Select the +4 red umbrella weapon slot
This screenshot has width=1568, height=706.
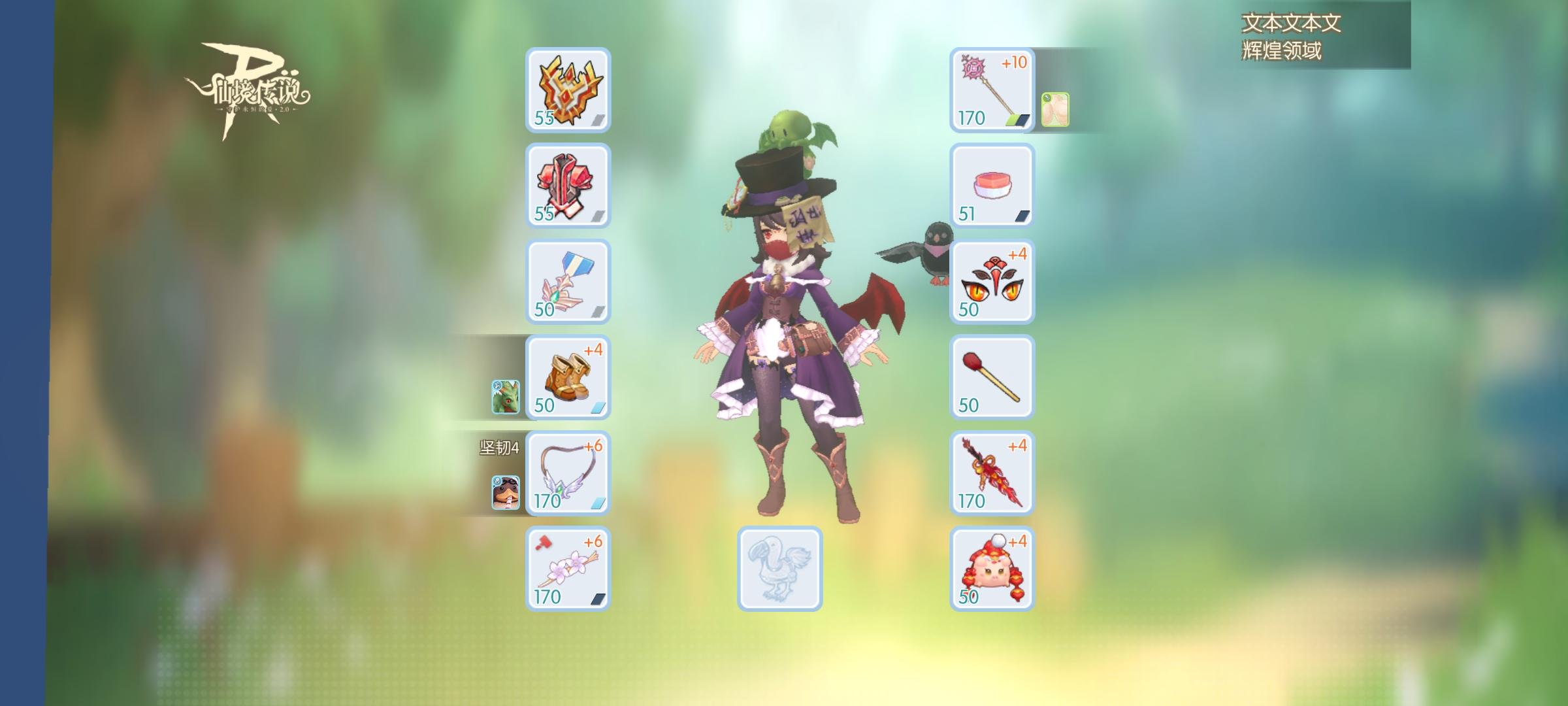(990, 473)
